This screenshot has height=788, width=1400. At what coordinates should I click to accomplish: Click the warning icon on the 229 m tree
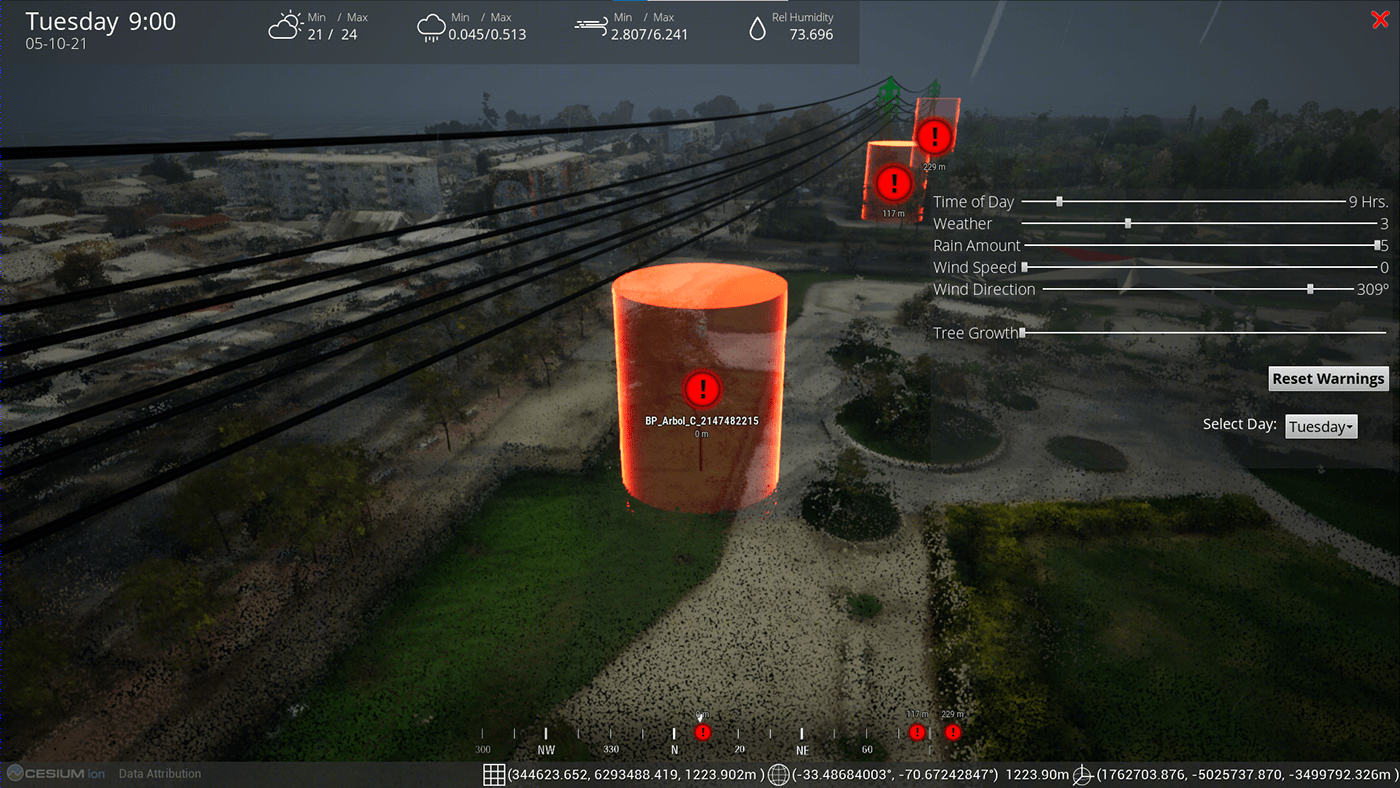(x=934, y=137)
